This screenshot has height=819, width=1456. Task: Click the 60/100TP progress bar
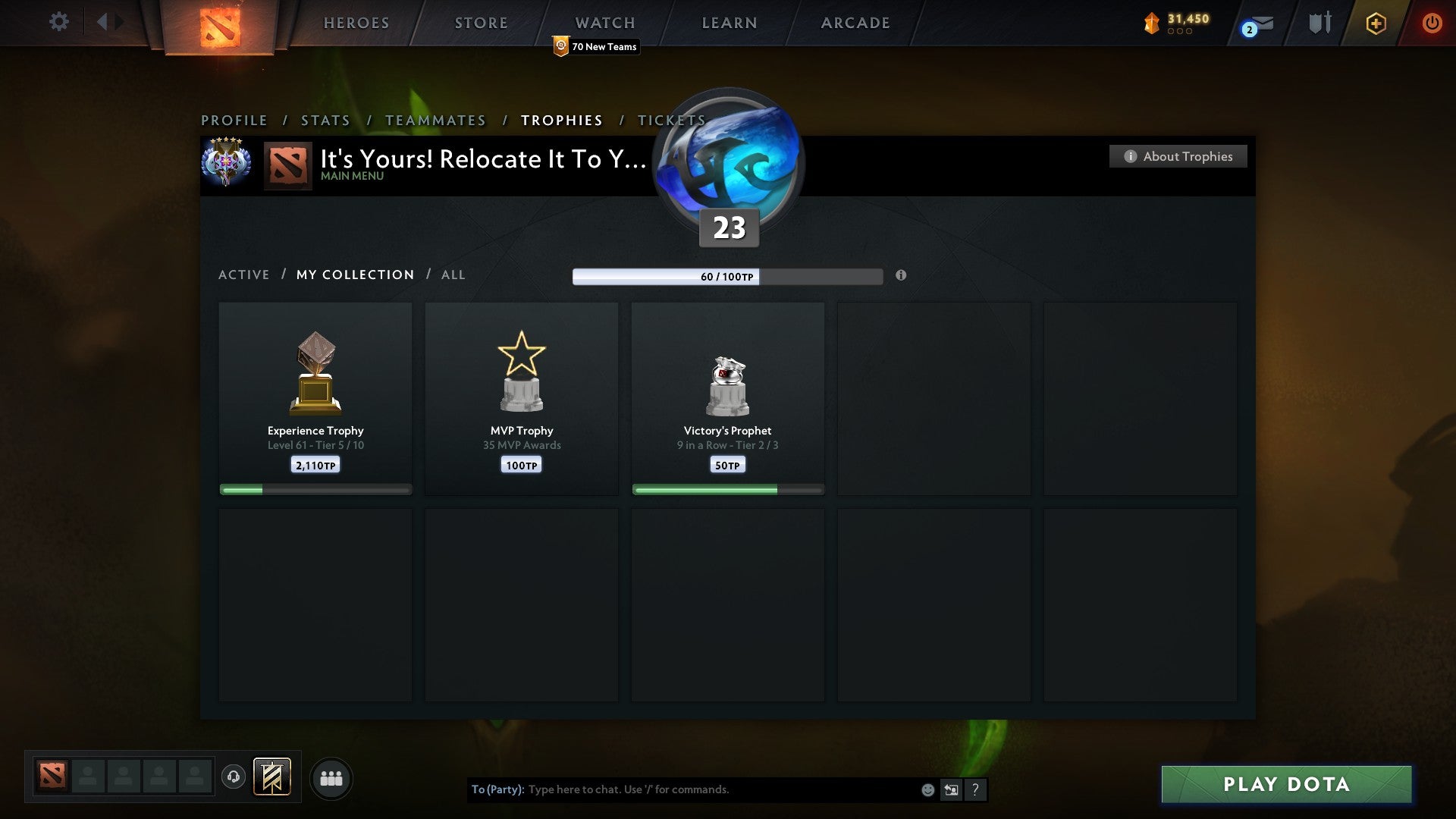pyautogui.click(x=728, y=277)
